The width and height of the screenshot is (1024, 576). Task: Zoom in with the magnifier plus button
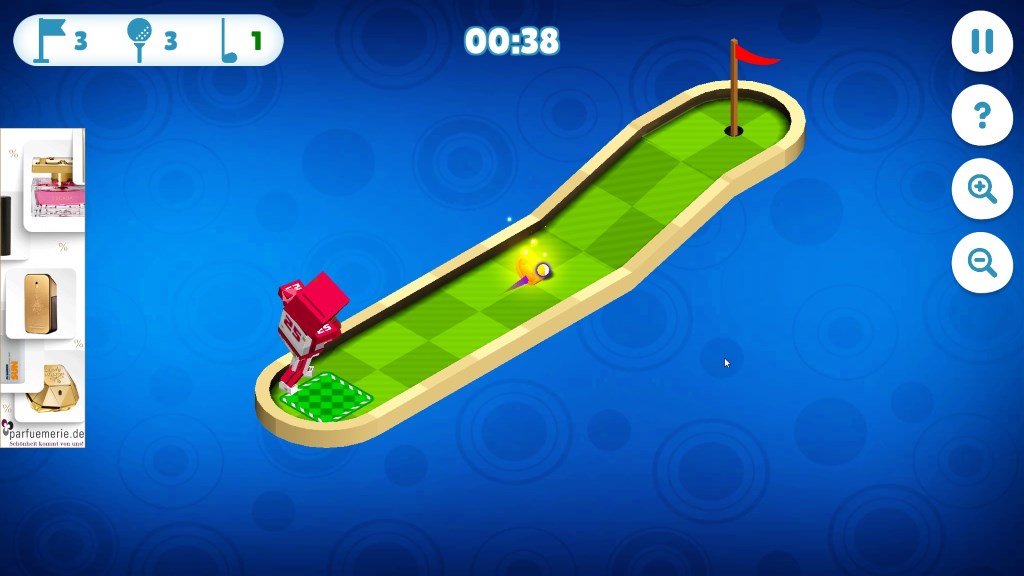pyautogui.click(x=981, y=189)
